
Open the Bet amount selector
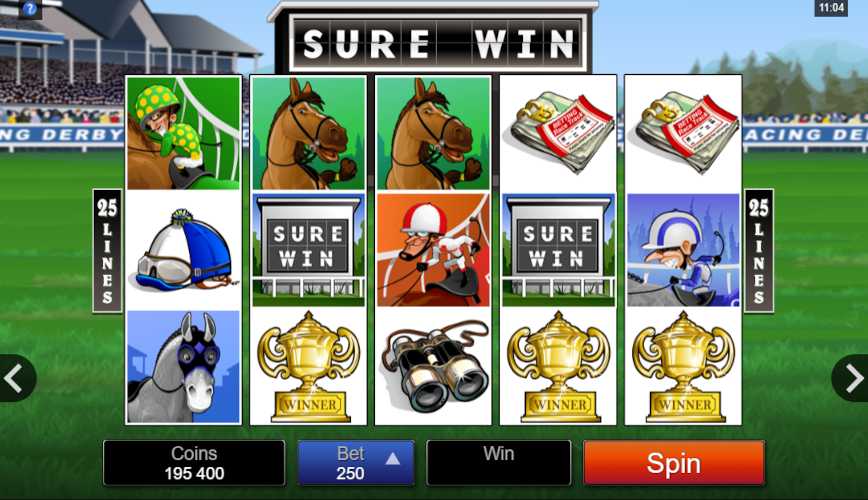pos(355,463)
